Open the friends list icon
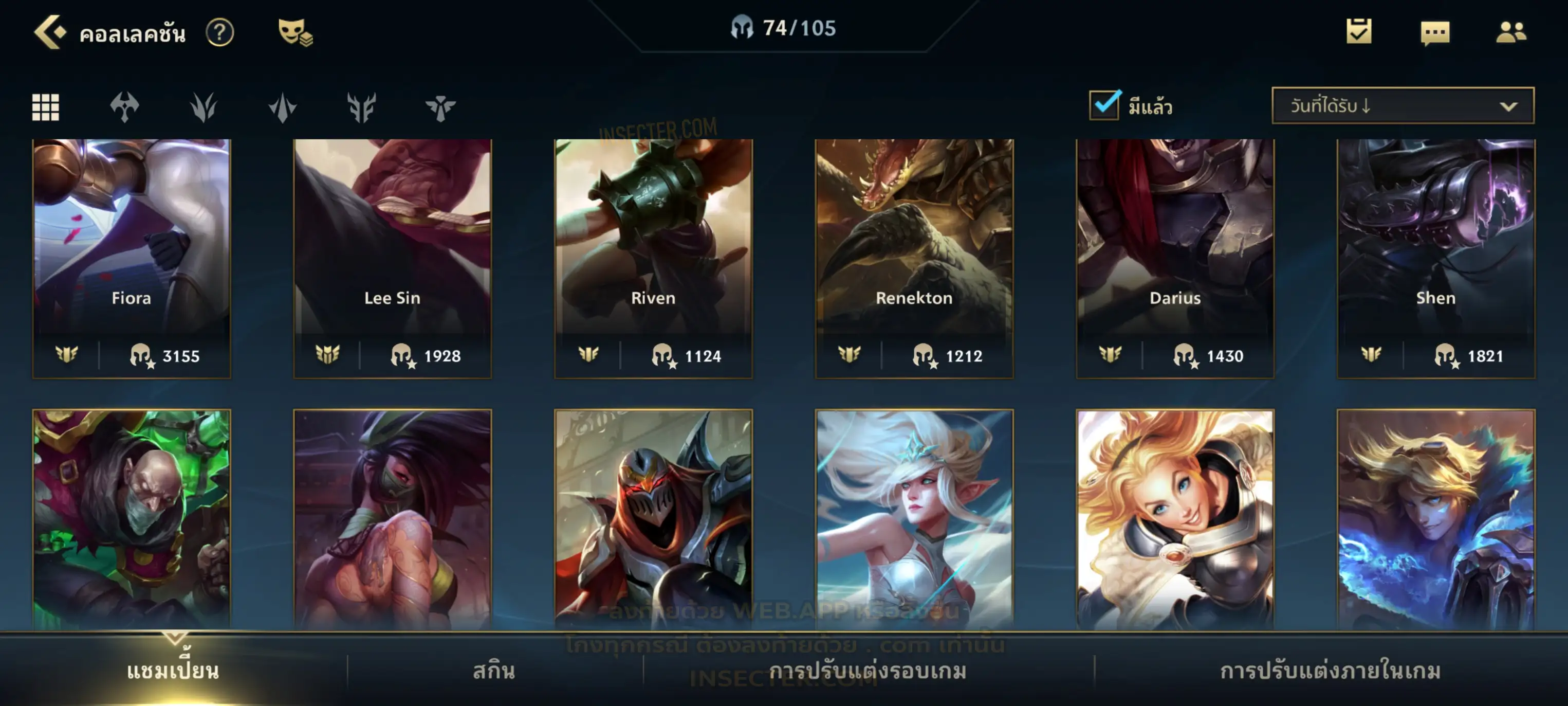The height and width of the screenshot is (706, 1568). tap(1510, 32)
